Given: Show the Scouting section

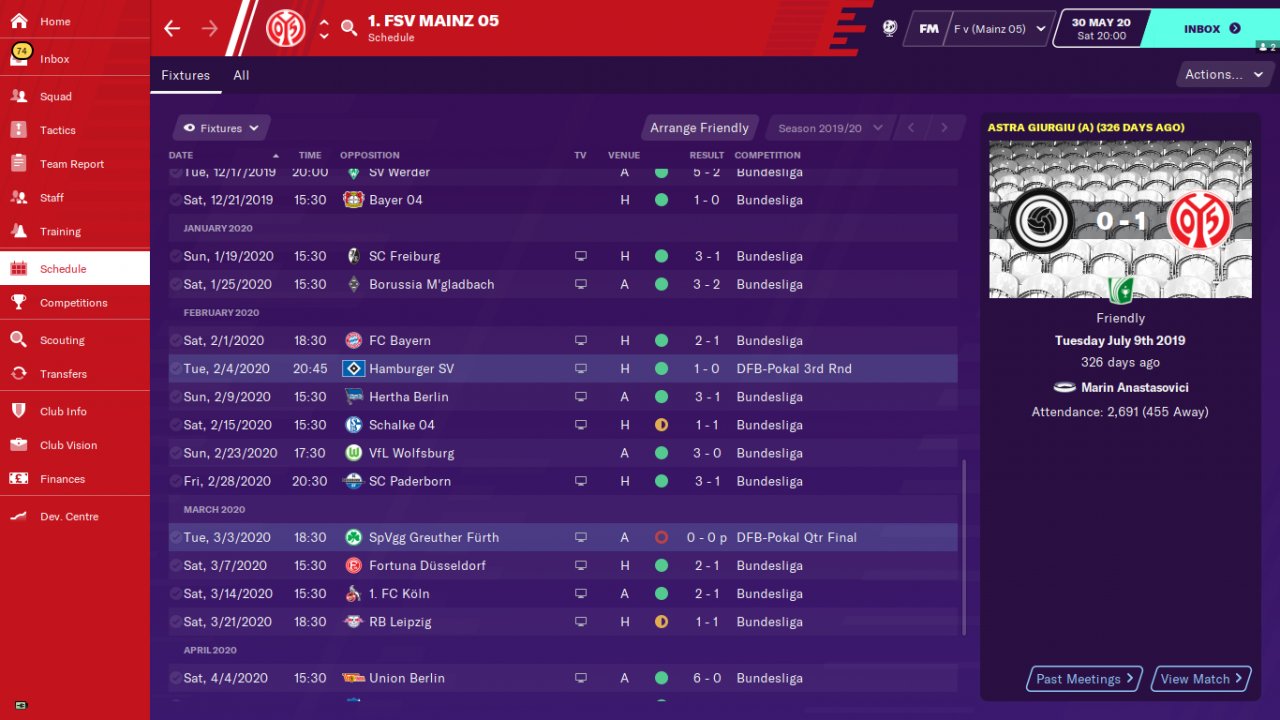Looking at the screenshot, I should tap(62, 341).
